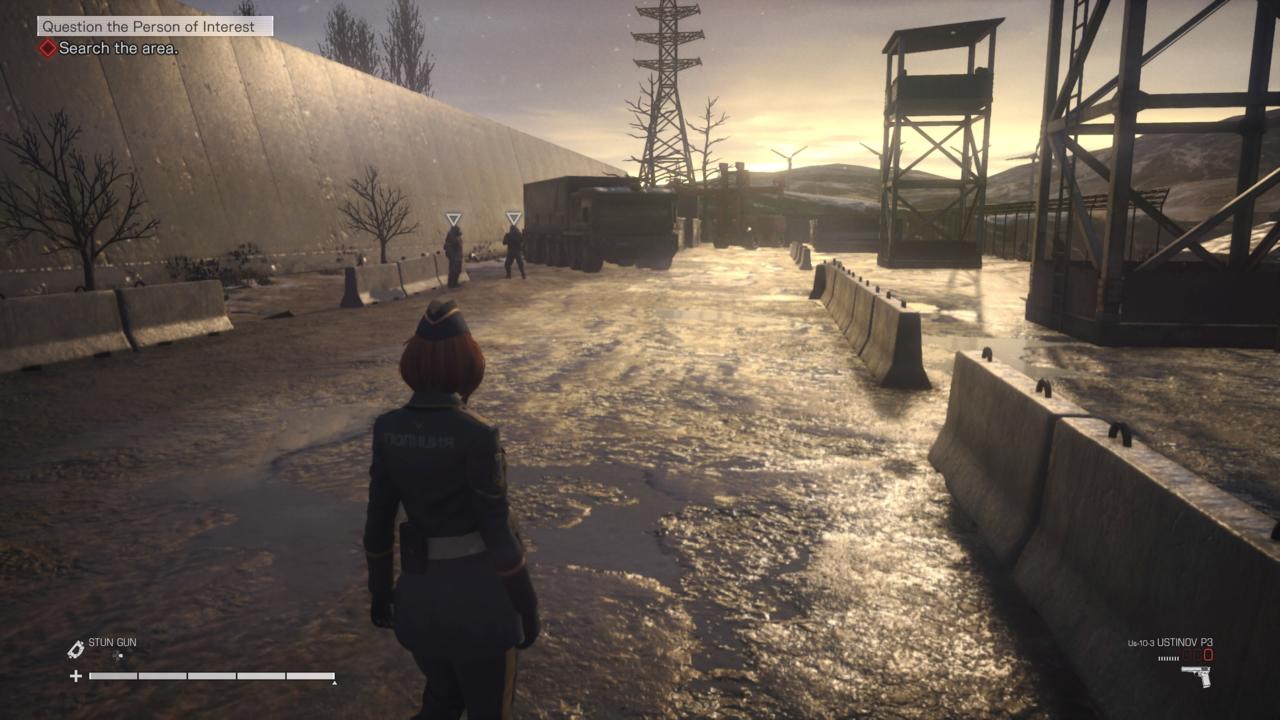Expand the Us-10-3 weapon detail label
Viewport: 1280px width, 720px height.
pos(1140,642)
